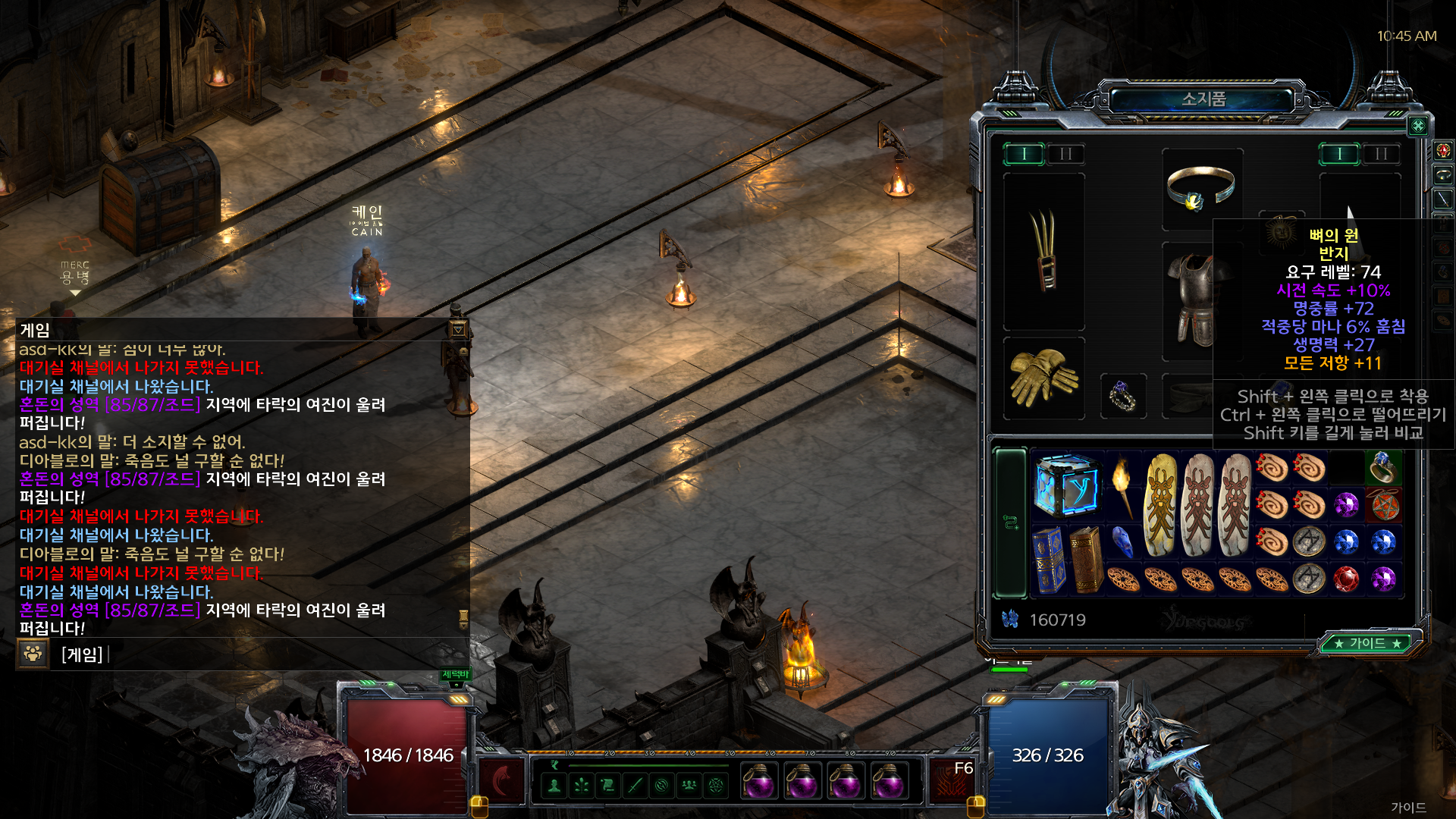Select the red gem in inventory
The height and width of the screenshot is (819, 1456).
(1346, 579)
